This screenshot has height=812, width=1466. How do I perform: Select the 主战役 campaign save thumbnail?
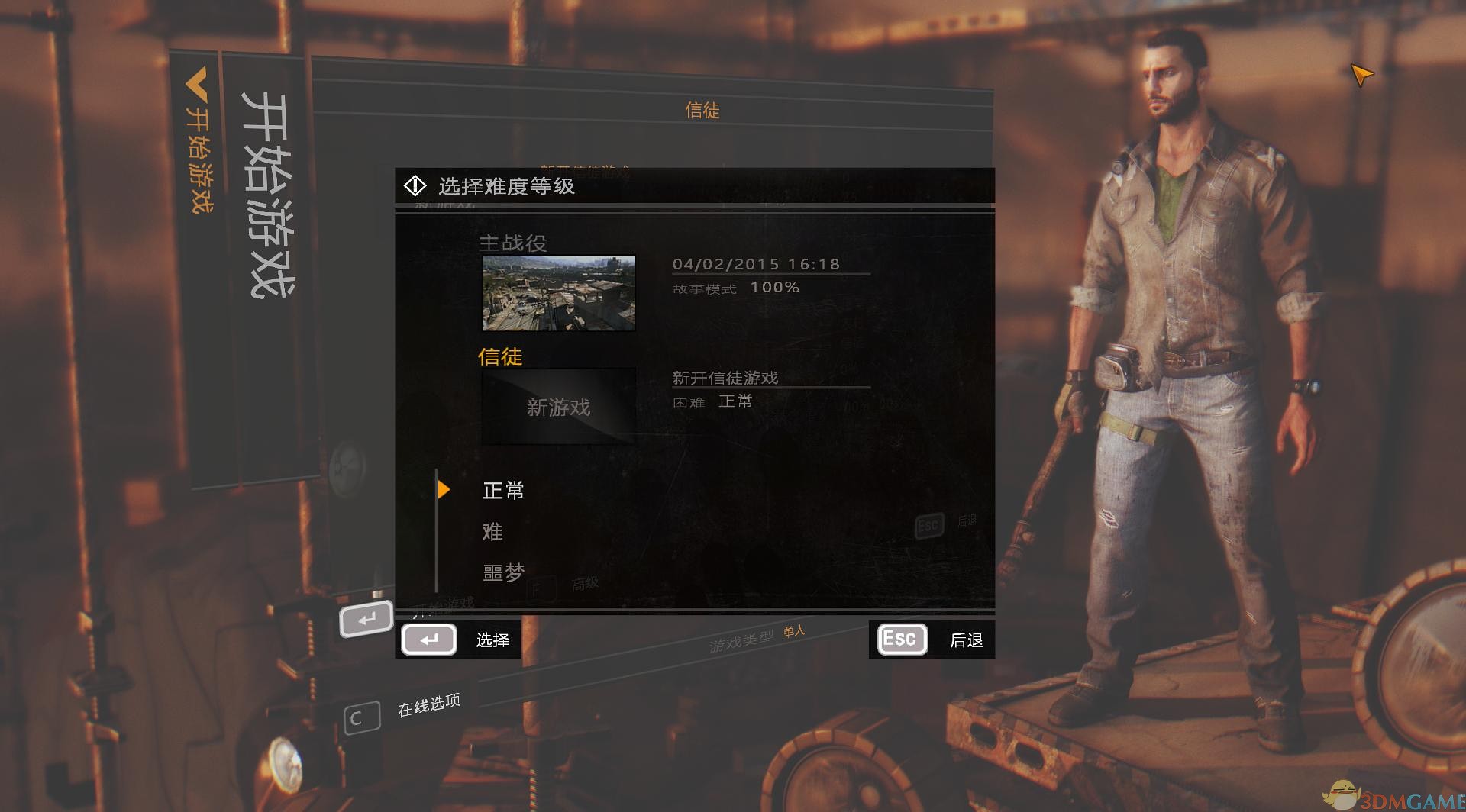pyautogui.click(x=558, y=293)
